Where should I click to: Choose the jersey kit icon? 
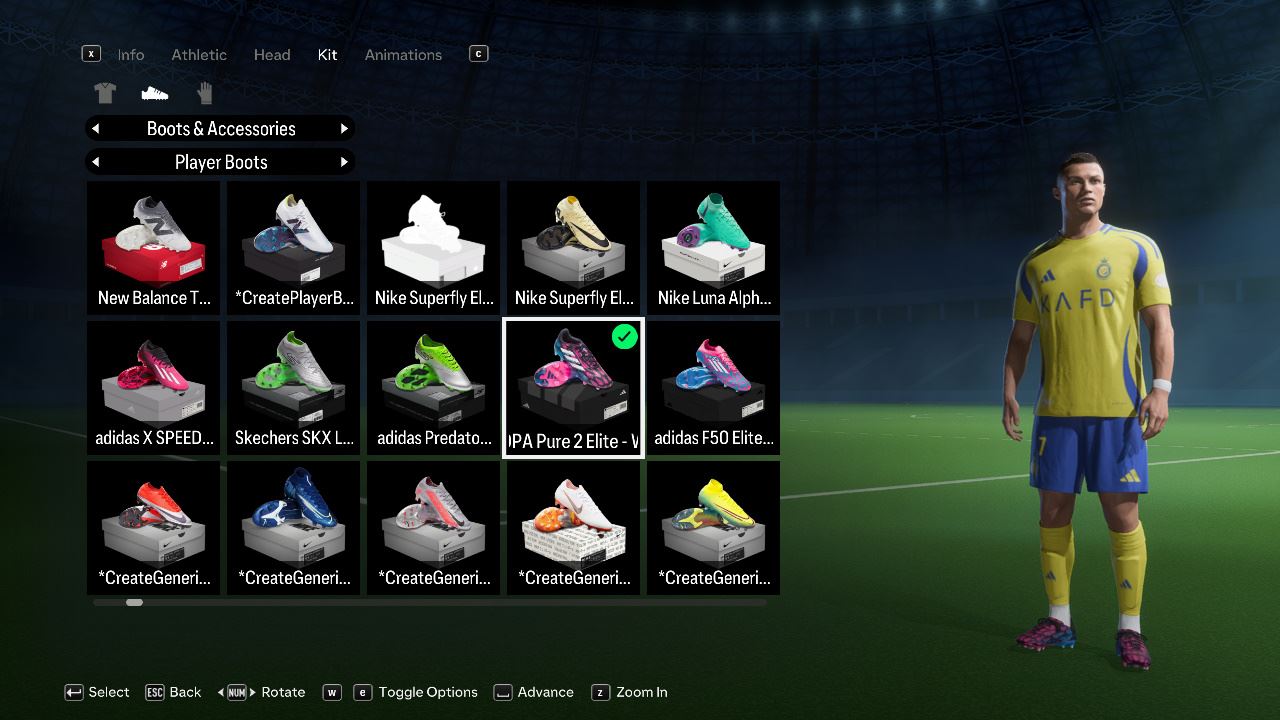click(105, 94)
